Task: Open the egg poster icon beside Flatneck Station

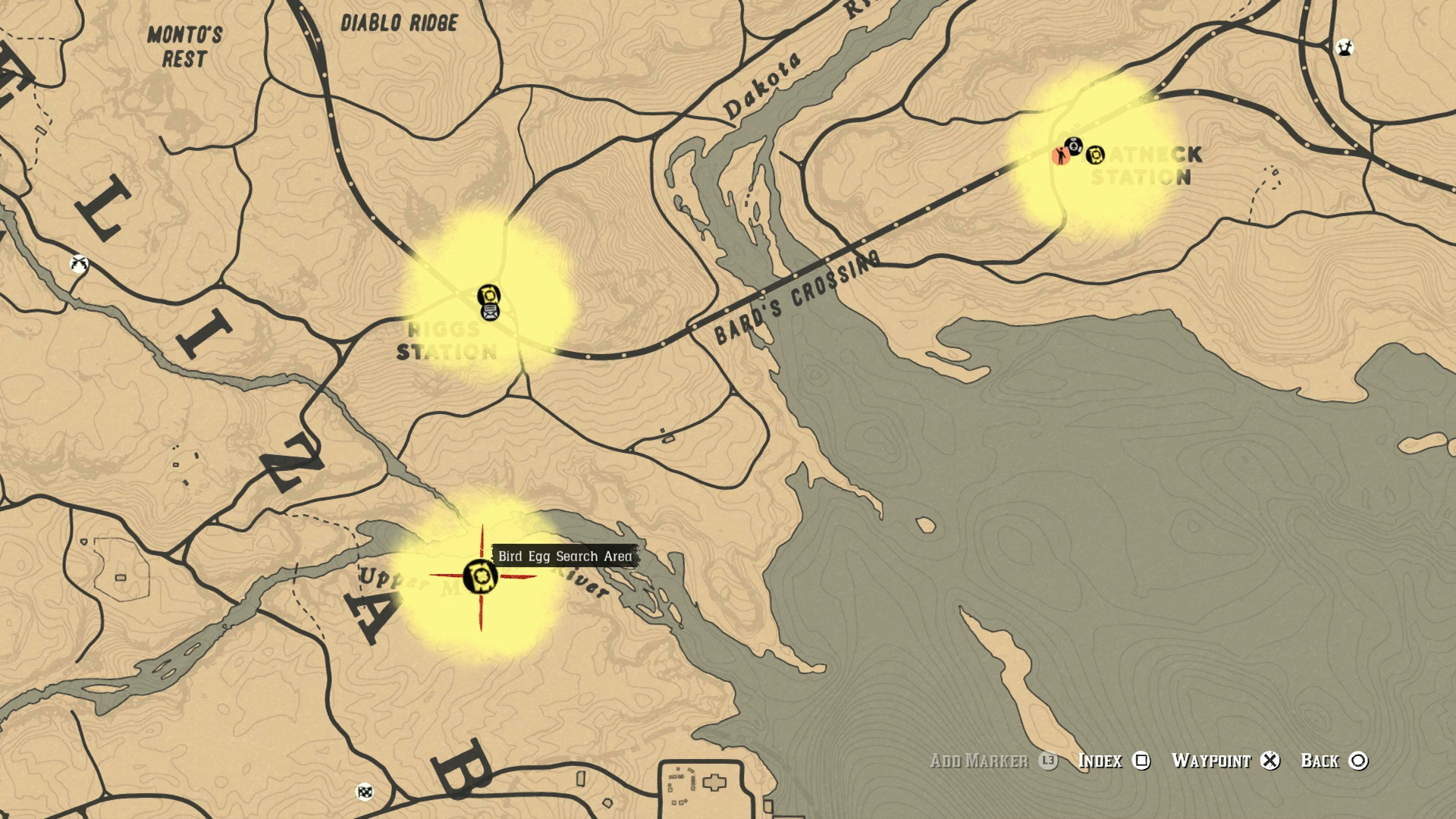Action: coord(1095,155)
